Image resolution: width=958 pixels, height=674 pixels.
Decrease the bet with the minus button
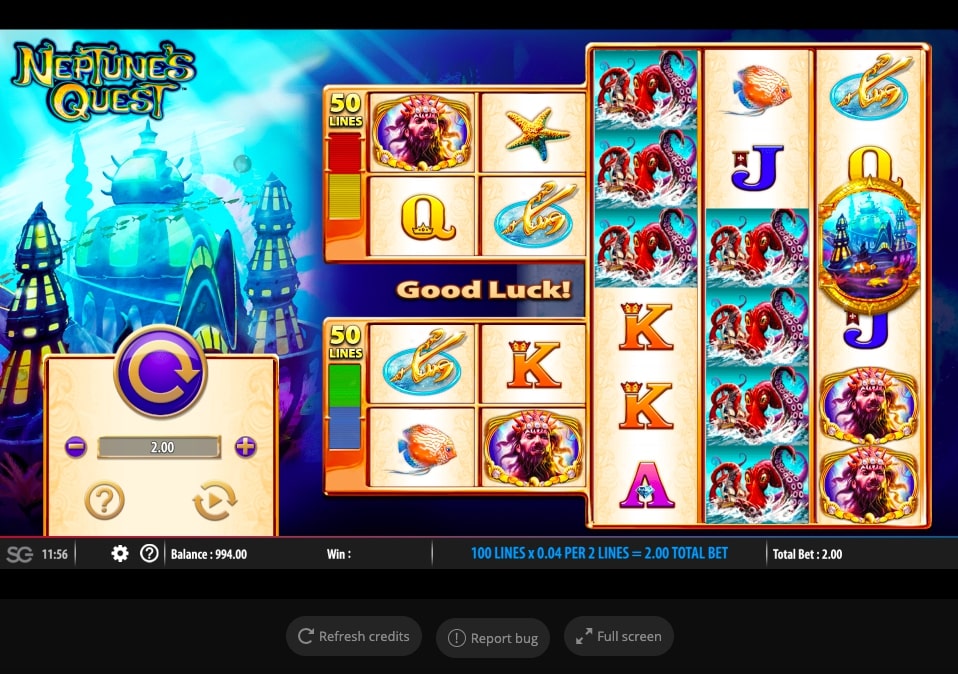click(x=76, y=447)
